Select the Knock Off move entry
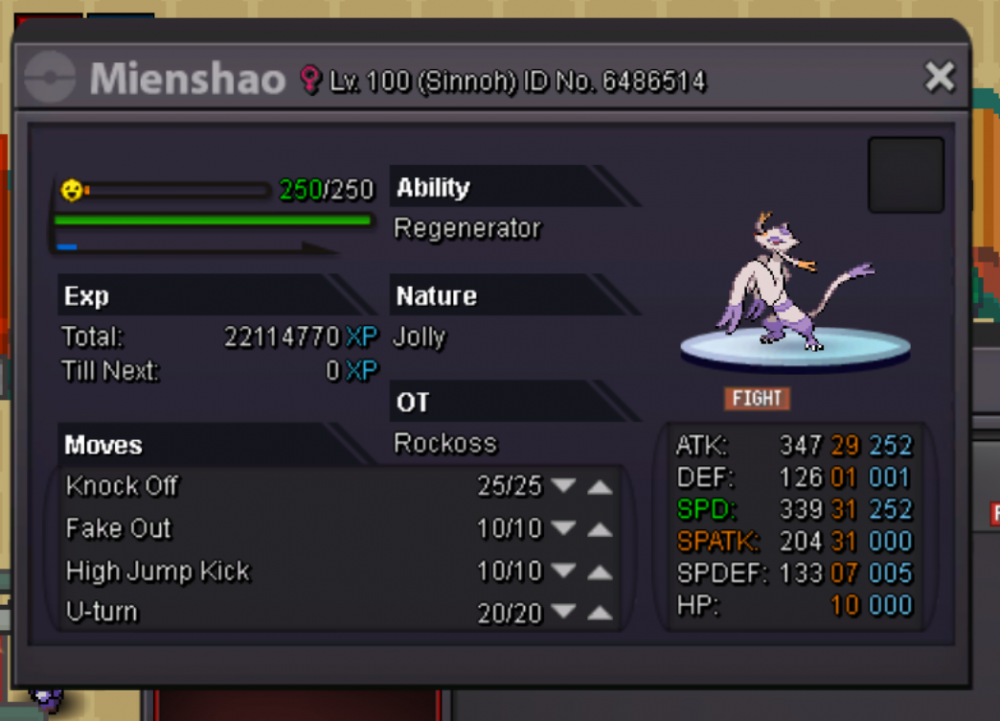 [122, 486]
